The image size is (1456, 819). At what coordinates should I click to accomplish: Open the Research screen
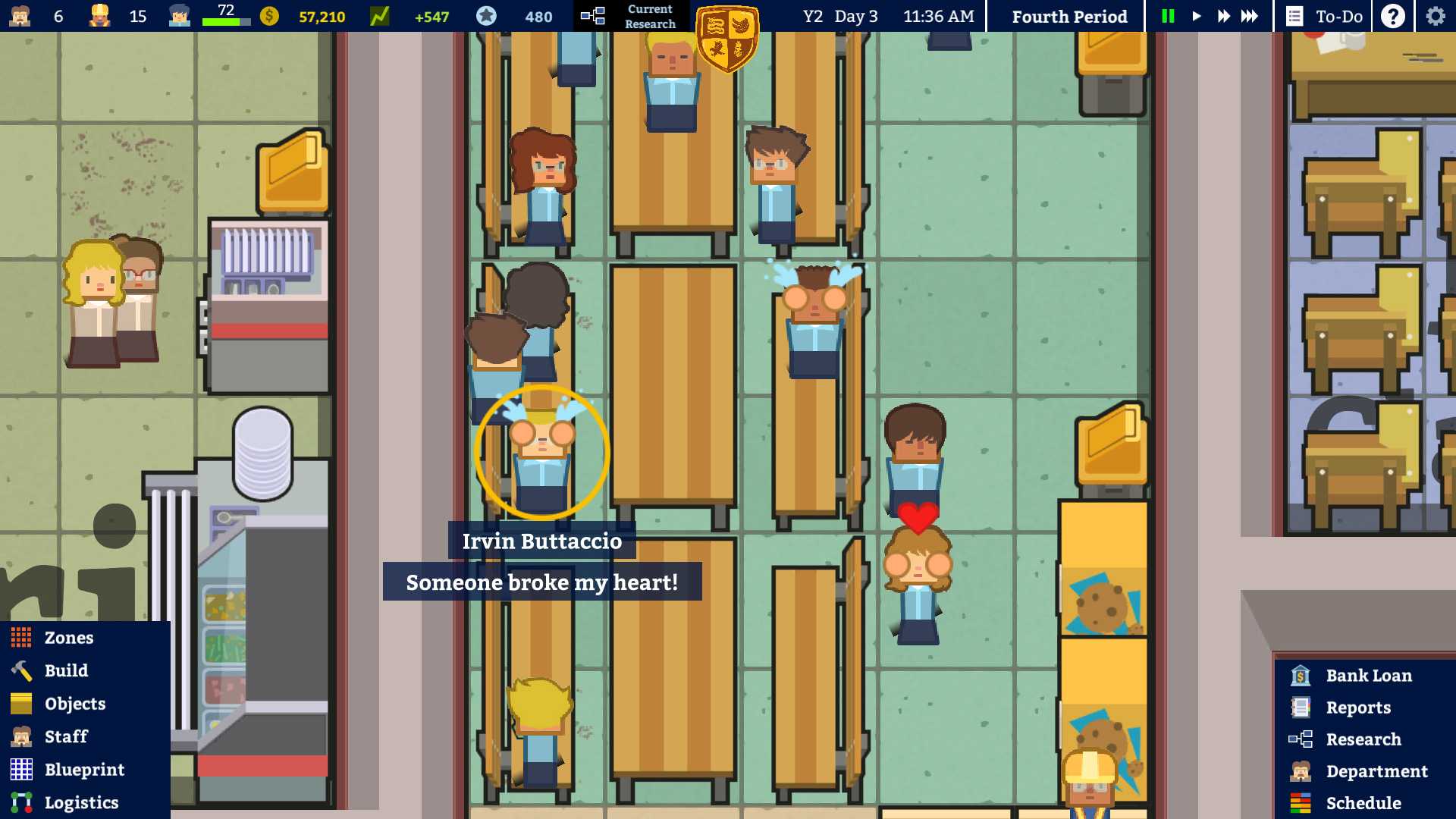pyautogui.click(x=1363, y=739)
